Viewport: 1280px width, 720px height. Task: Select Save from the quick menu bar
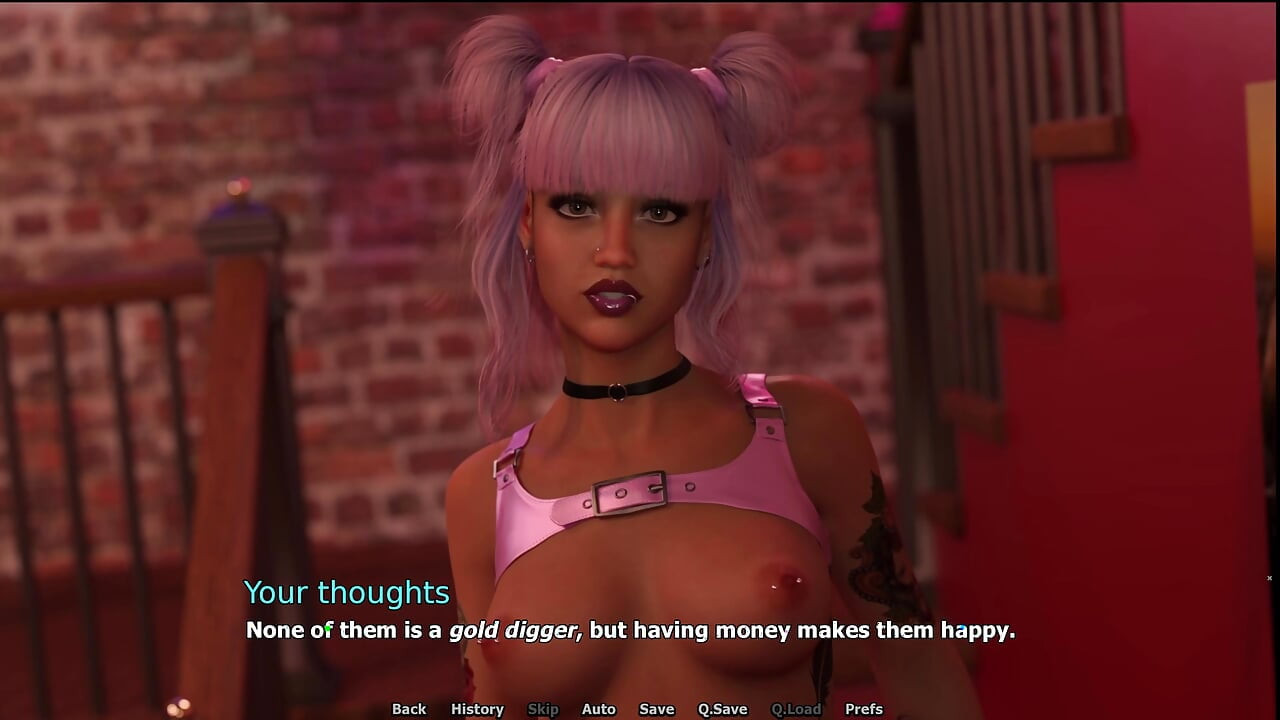pos(656,709)
